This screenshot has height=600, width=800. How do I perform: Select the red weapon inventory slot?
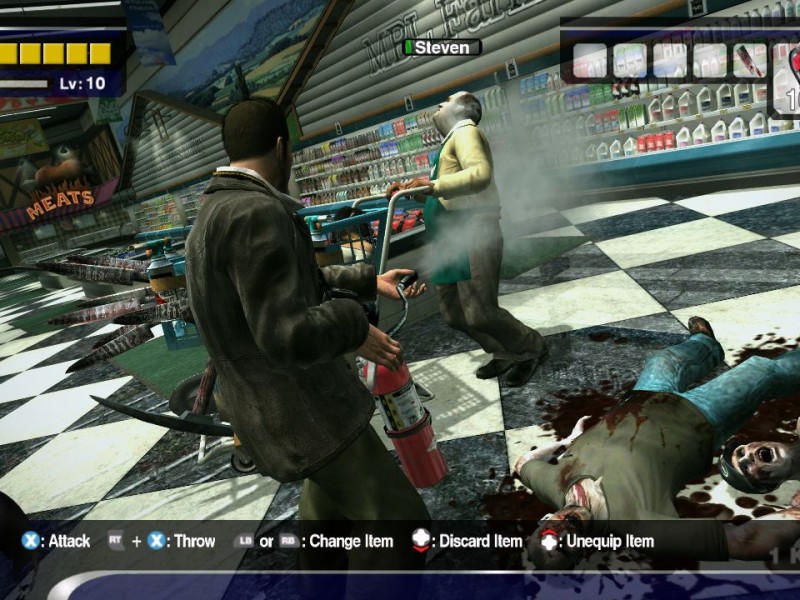pos(749,60)
